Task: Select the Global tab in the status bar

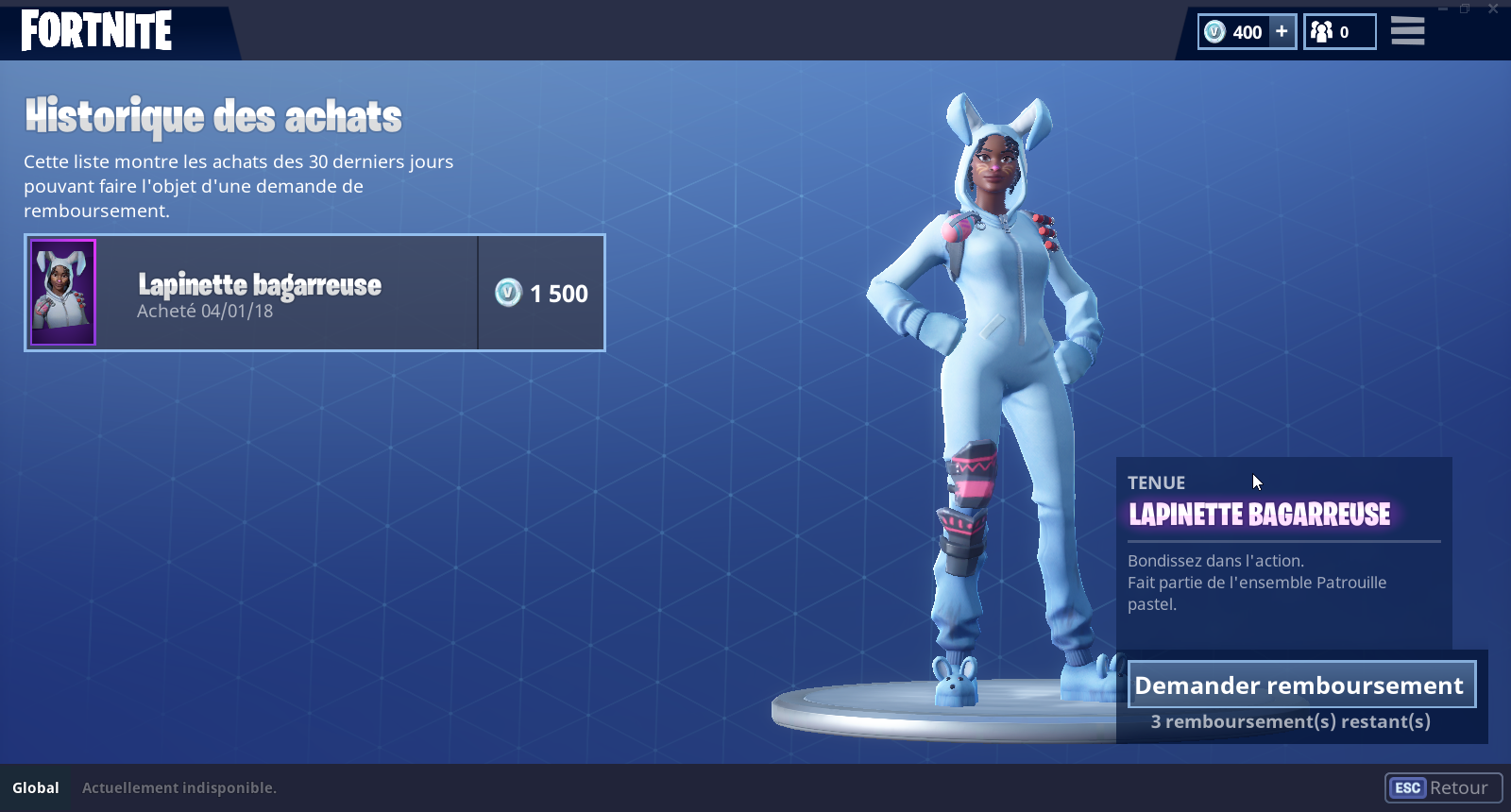Action: point(36,787)
